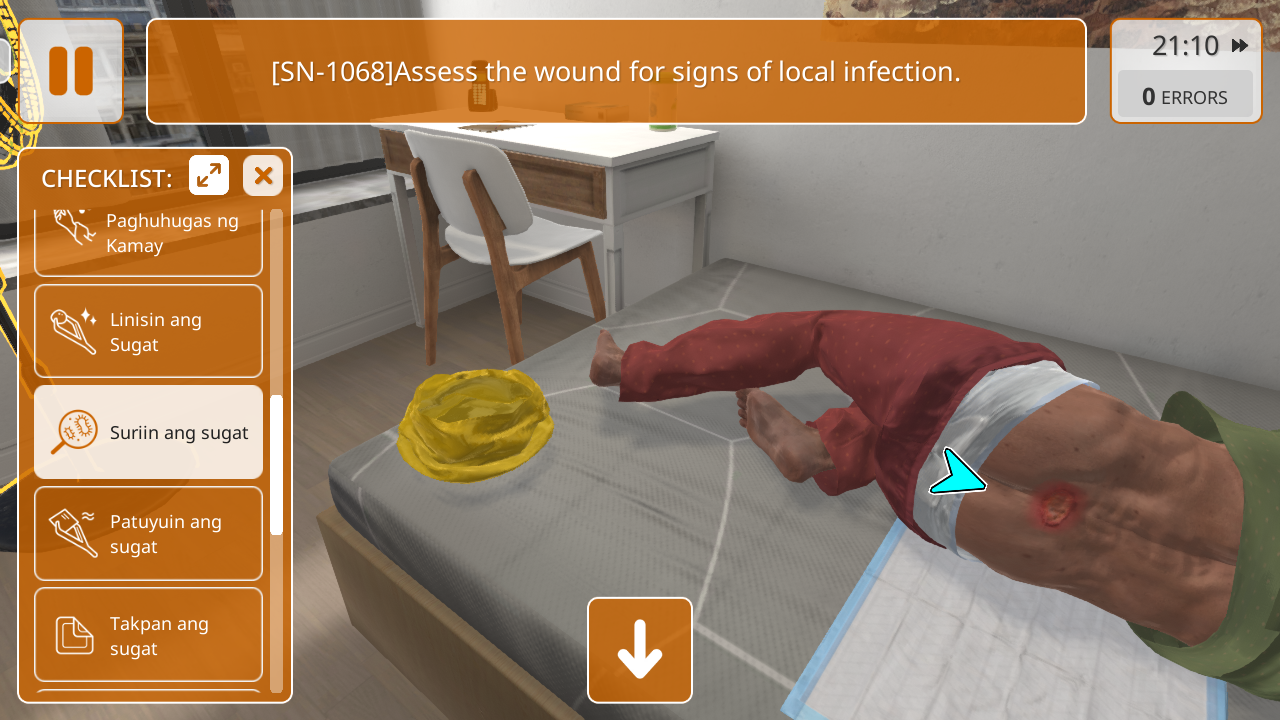Image resolution: width=1280 pixels, height=720 pixels.
Task: Click the checklist scrollbar handle
Action: [x=277, y=464]
